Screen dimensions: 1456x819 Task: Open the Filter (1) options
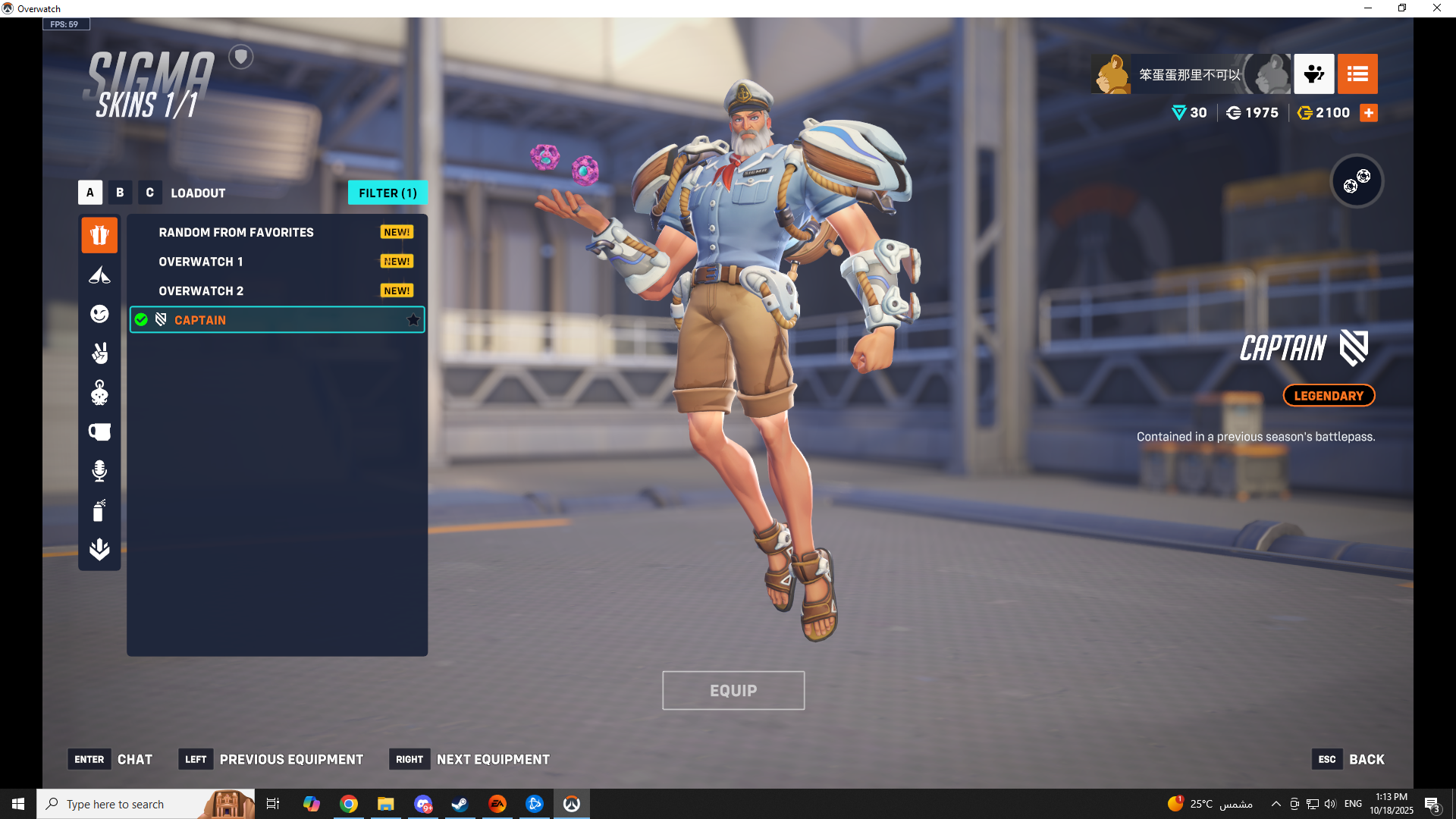click(x=388, y=193)
